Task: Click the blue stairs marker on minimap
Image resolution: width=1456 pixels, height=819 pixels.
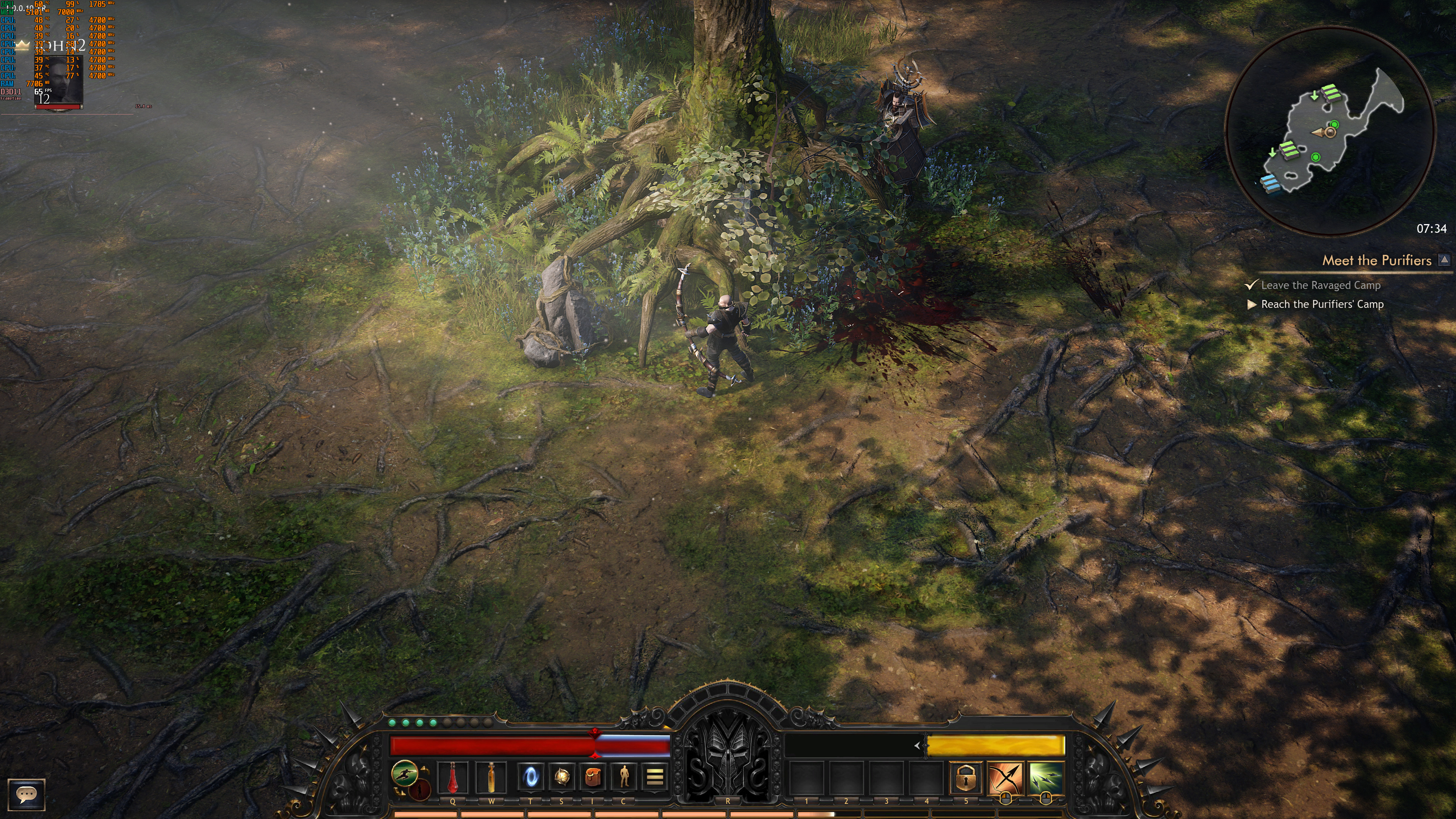Action: [1270, 184]
